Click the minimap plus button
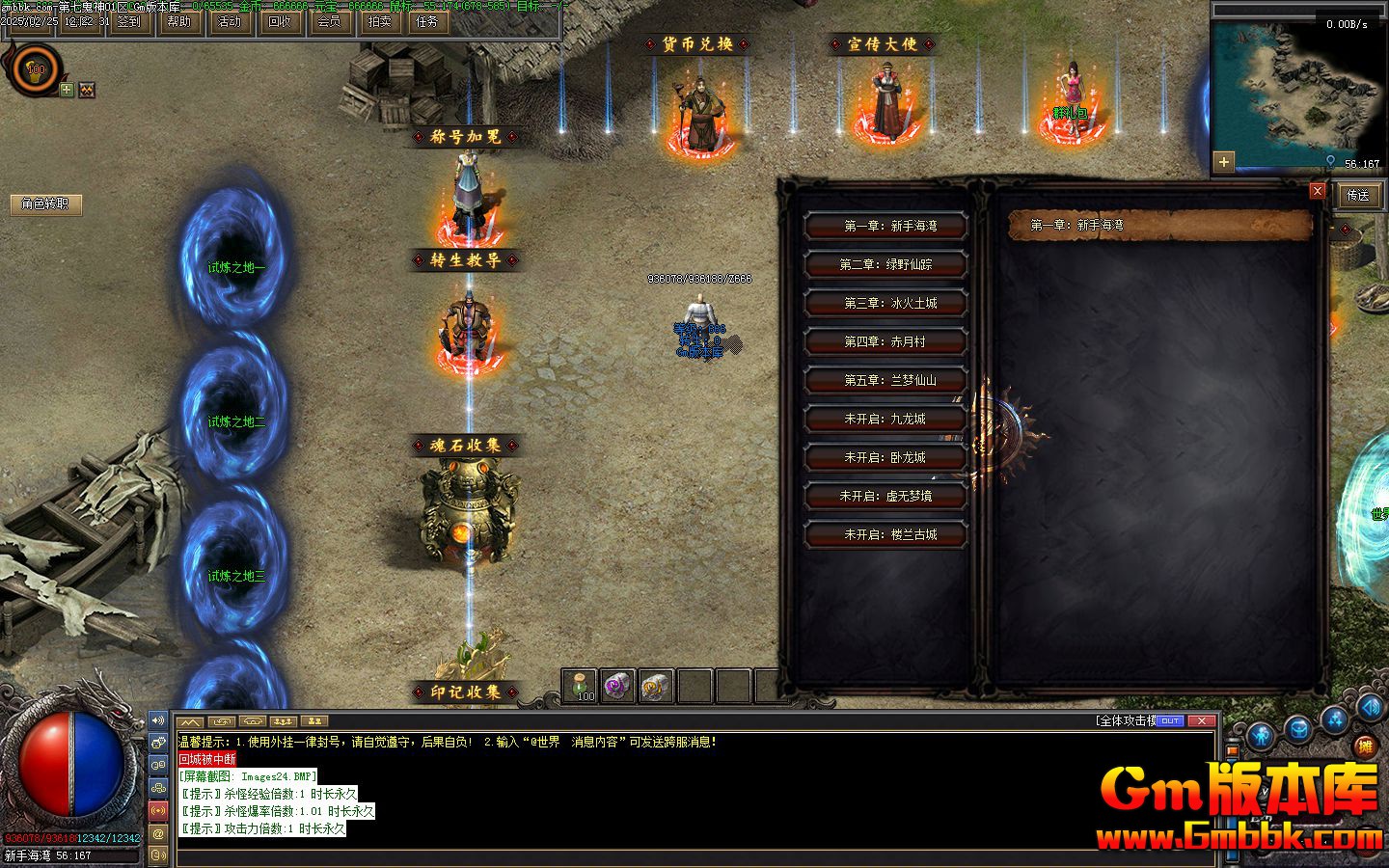Image resolution: width=1389 pixels, height=868 pixels. coord(1224,162)
